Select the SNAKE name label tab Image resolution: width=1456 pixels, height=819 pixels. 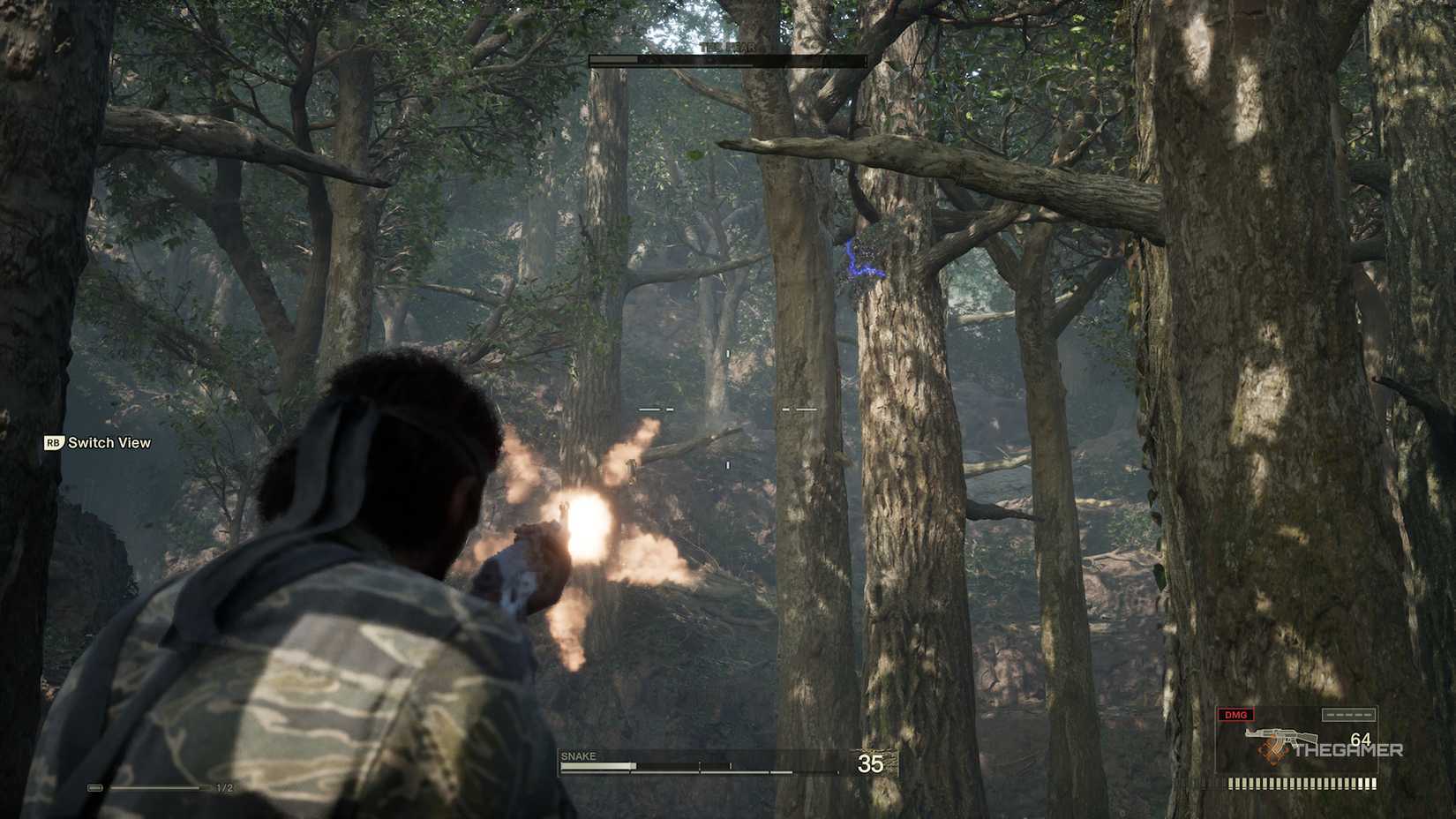tap(578, 755)
